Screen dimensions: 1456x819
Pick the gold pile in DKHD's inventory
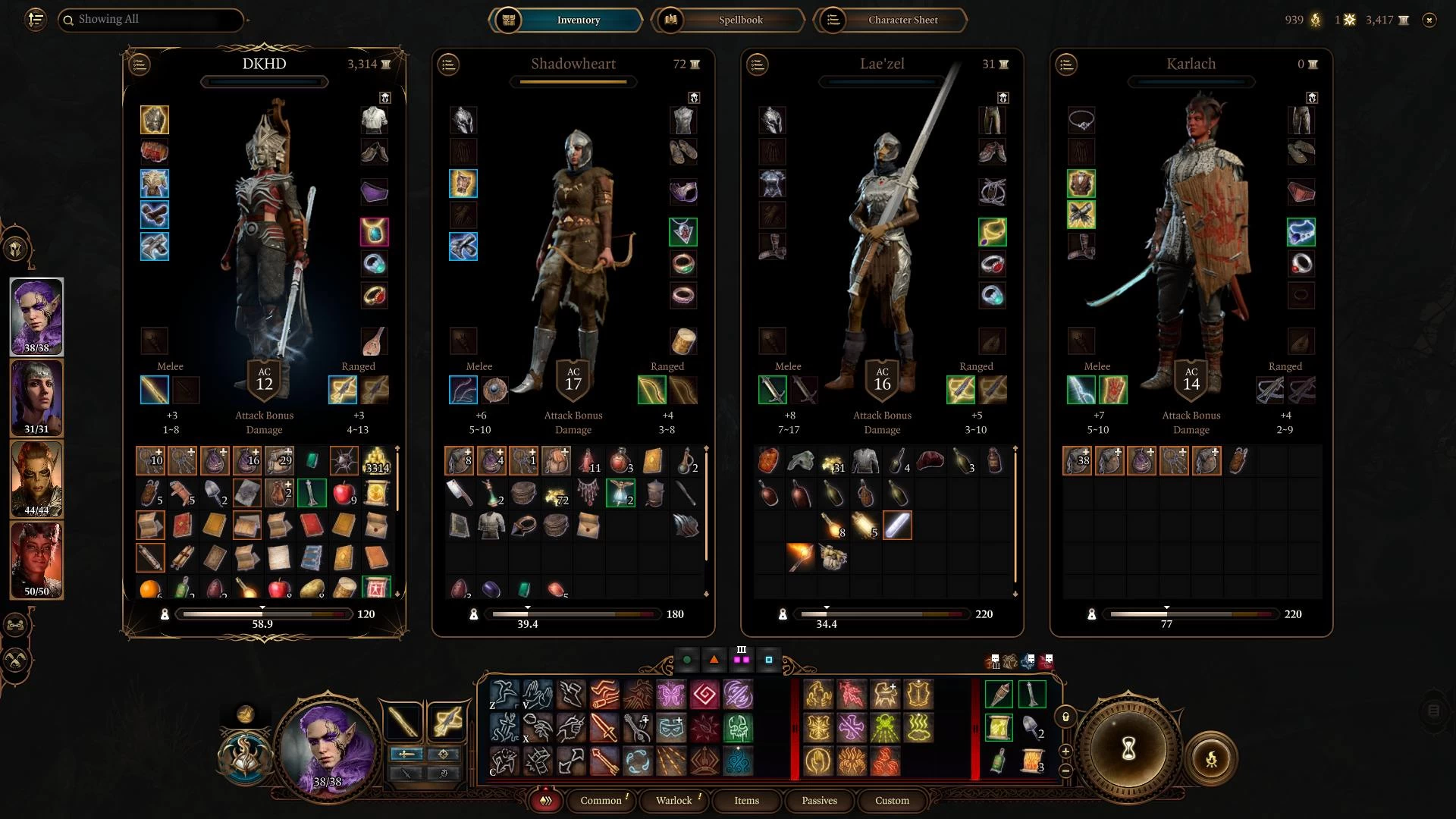click(x=377, y=460)
